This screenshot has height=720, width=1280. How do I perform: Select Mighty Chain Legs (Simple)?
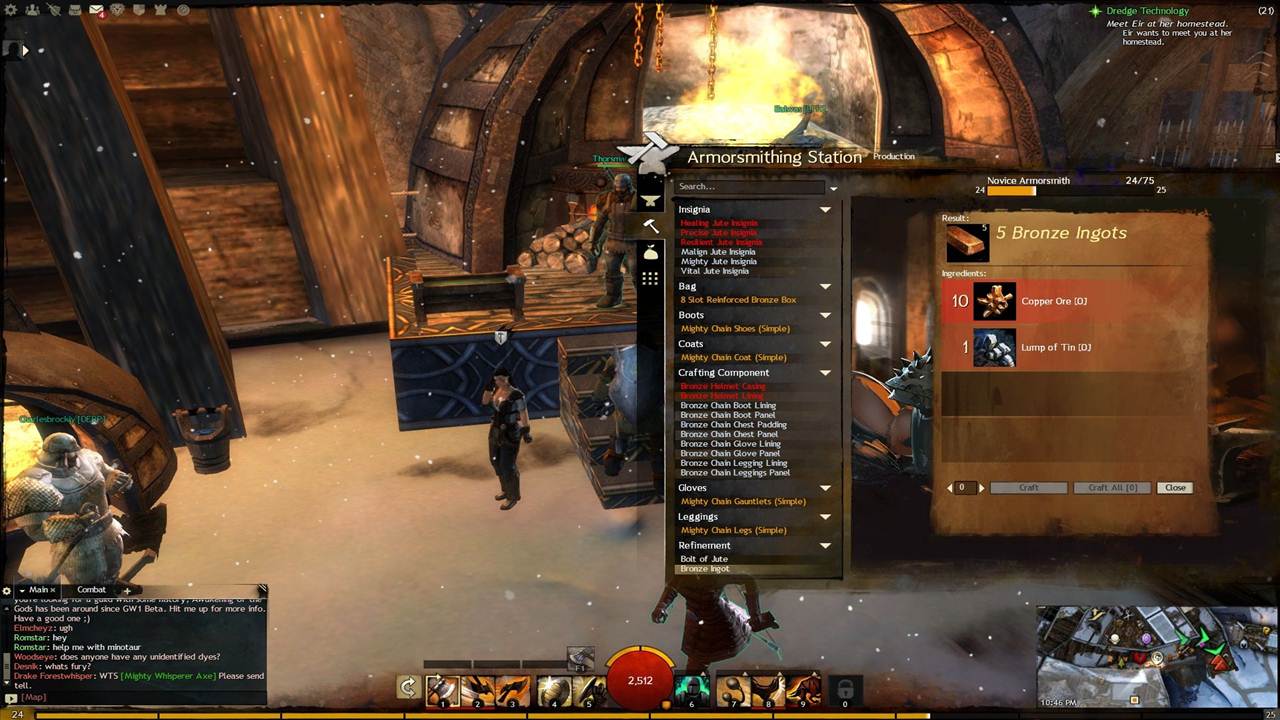point(735,531)
